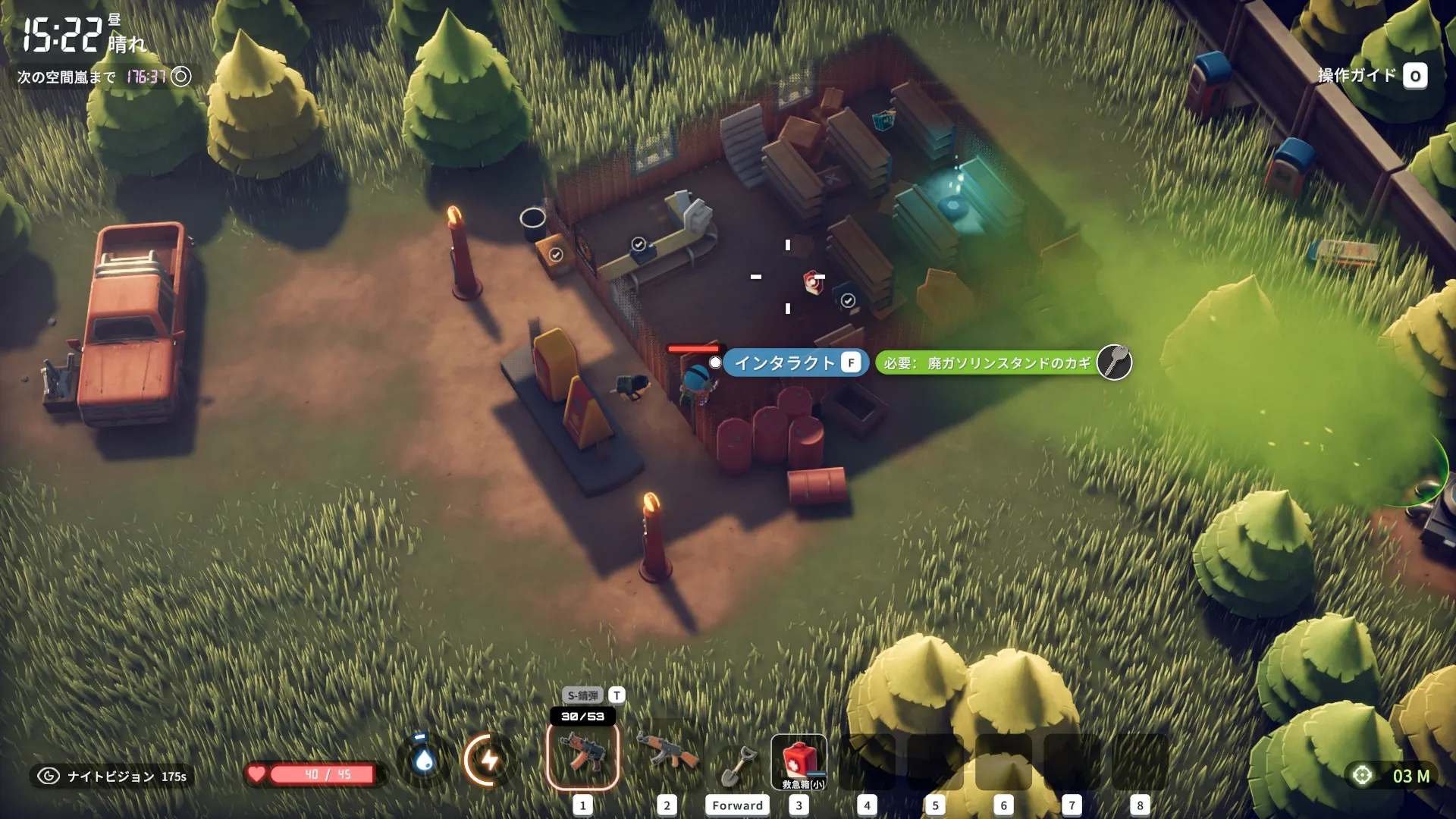Screen dimensions: 1456x819
Task: Change ammo type via the S-錆弾 label
Action: [582, 695]
